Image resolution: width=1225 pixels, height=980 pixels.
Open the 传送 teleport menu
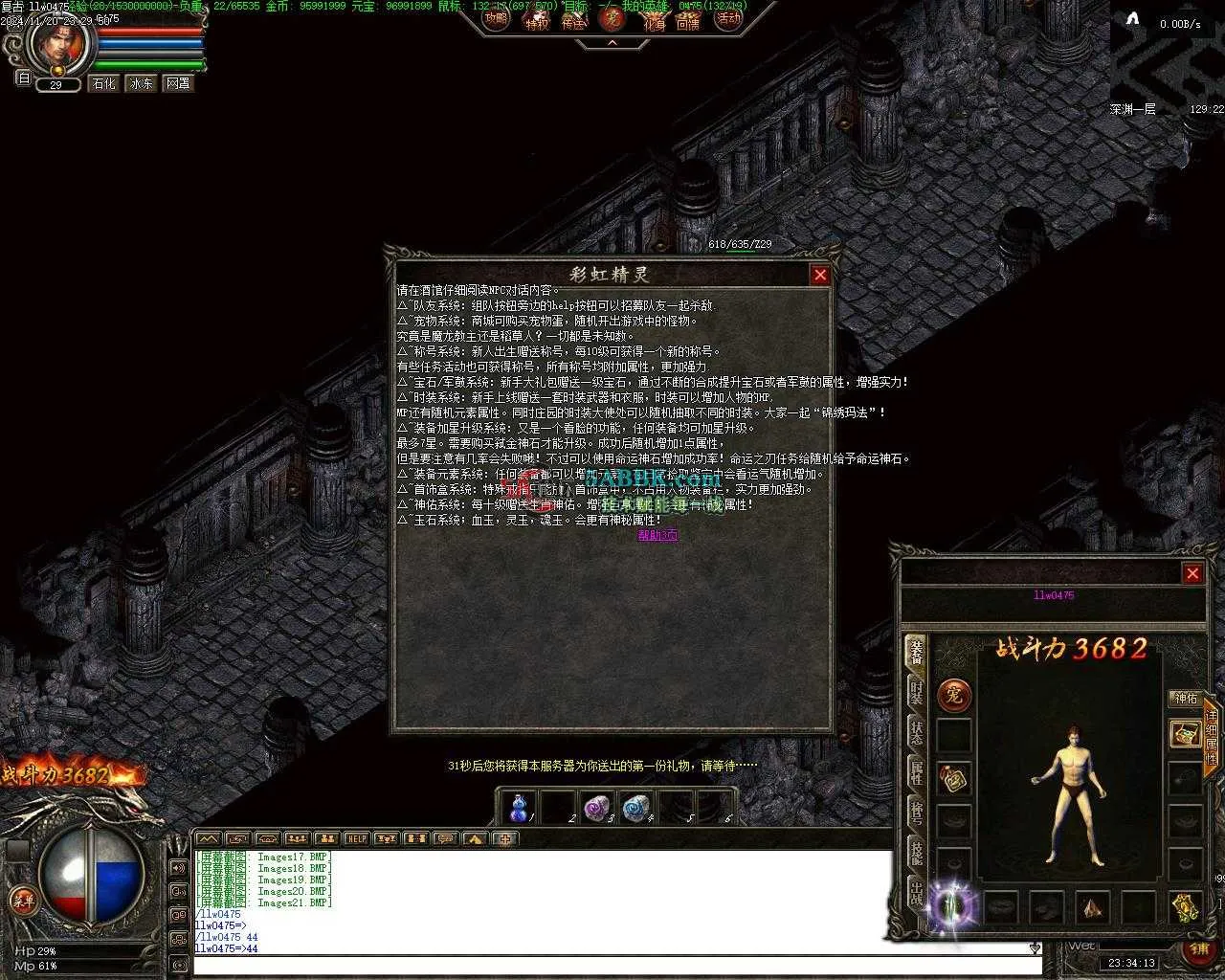tap(573, 20)
